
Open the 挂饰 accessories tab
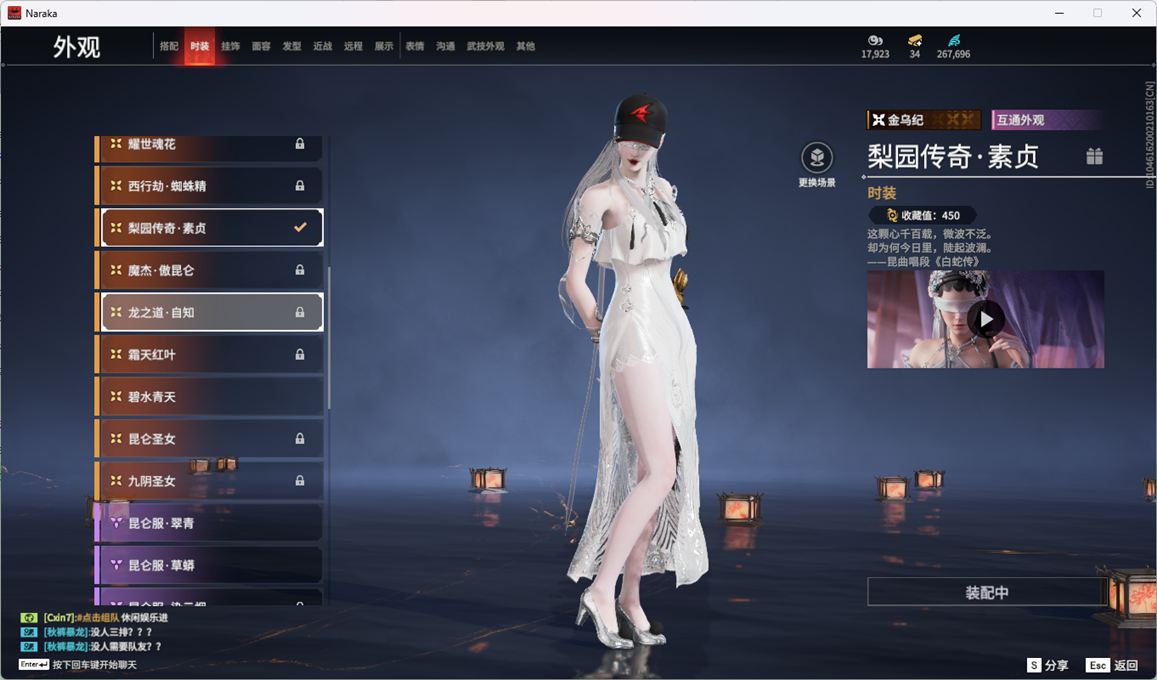230,47
